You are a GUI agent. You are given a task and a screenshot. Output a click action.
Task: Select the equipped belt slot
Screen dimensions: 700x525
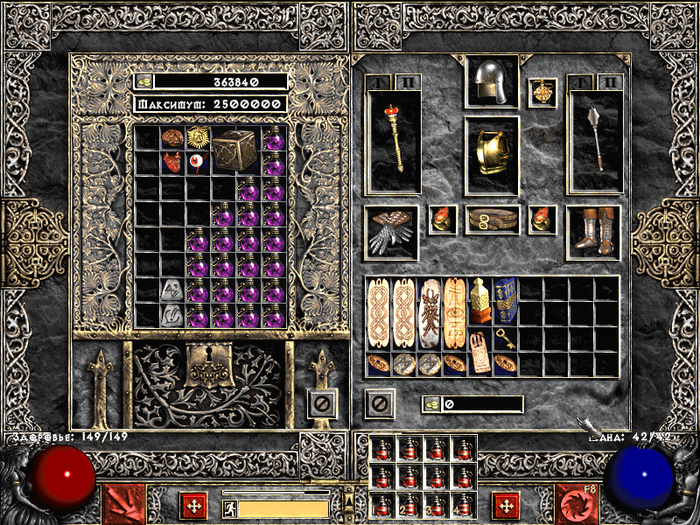click(x=490, y=219)
